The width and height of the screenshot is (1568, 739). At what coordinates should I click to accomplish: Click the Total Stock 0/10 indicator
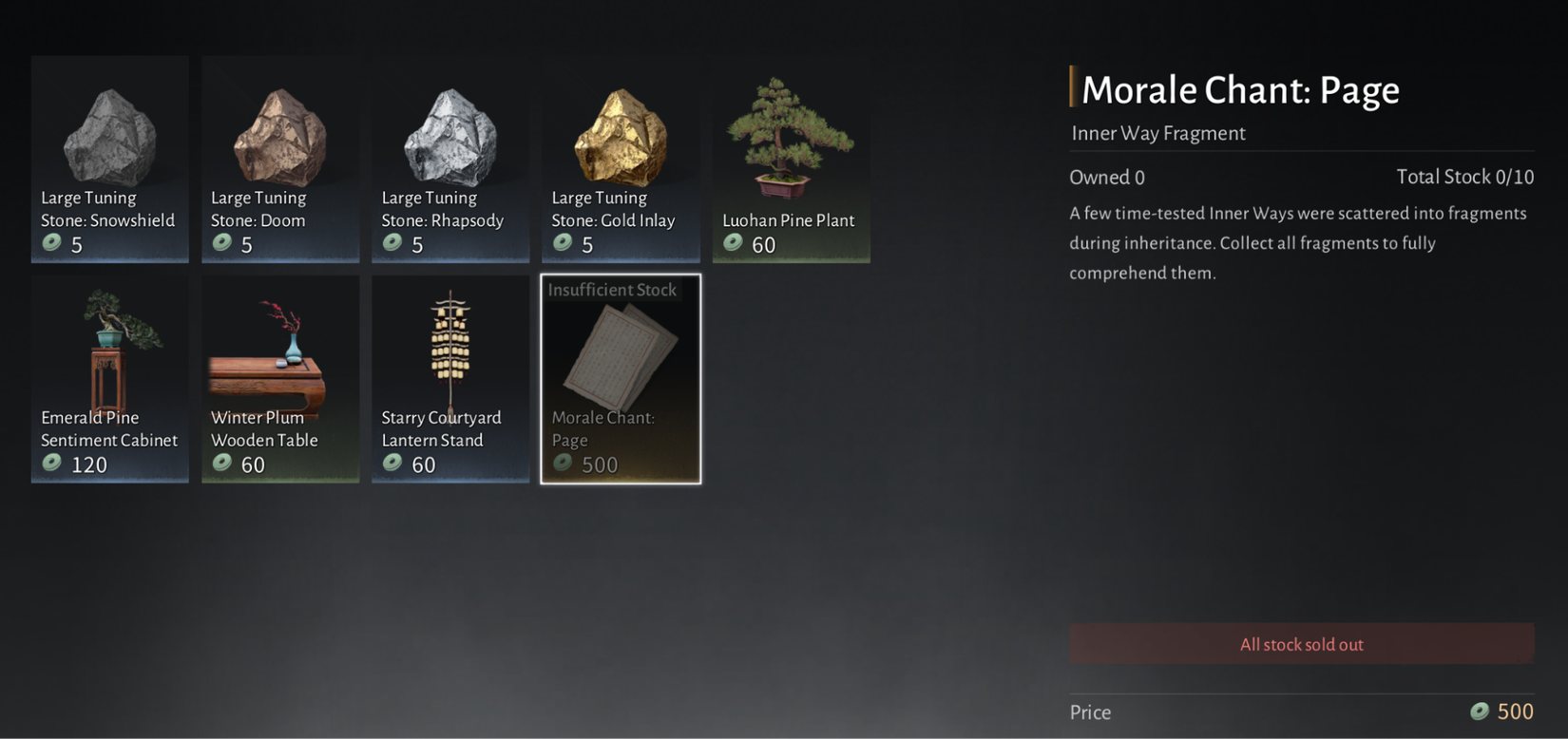click(x=1465, y=177)
